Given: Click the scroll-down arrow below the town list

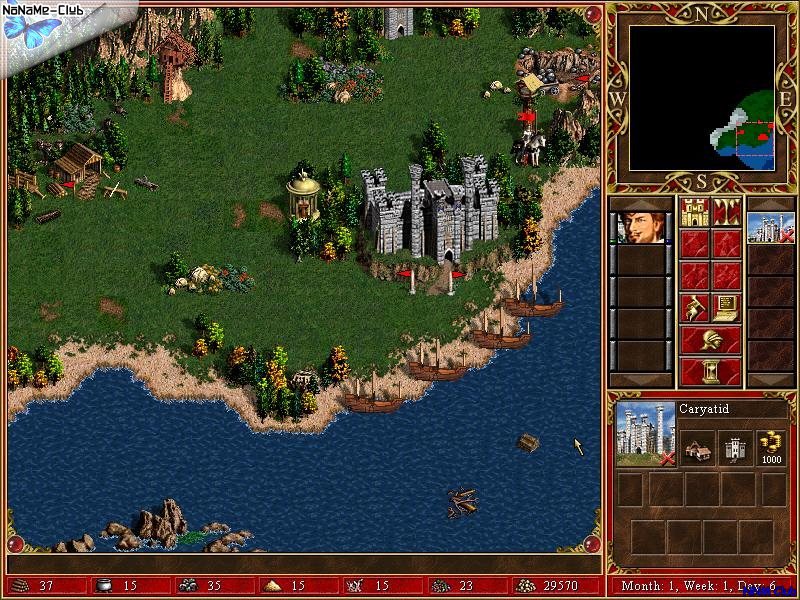Looking at the screenshot, I should click(x=770, y=379).
